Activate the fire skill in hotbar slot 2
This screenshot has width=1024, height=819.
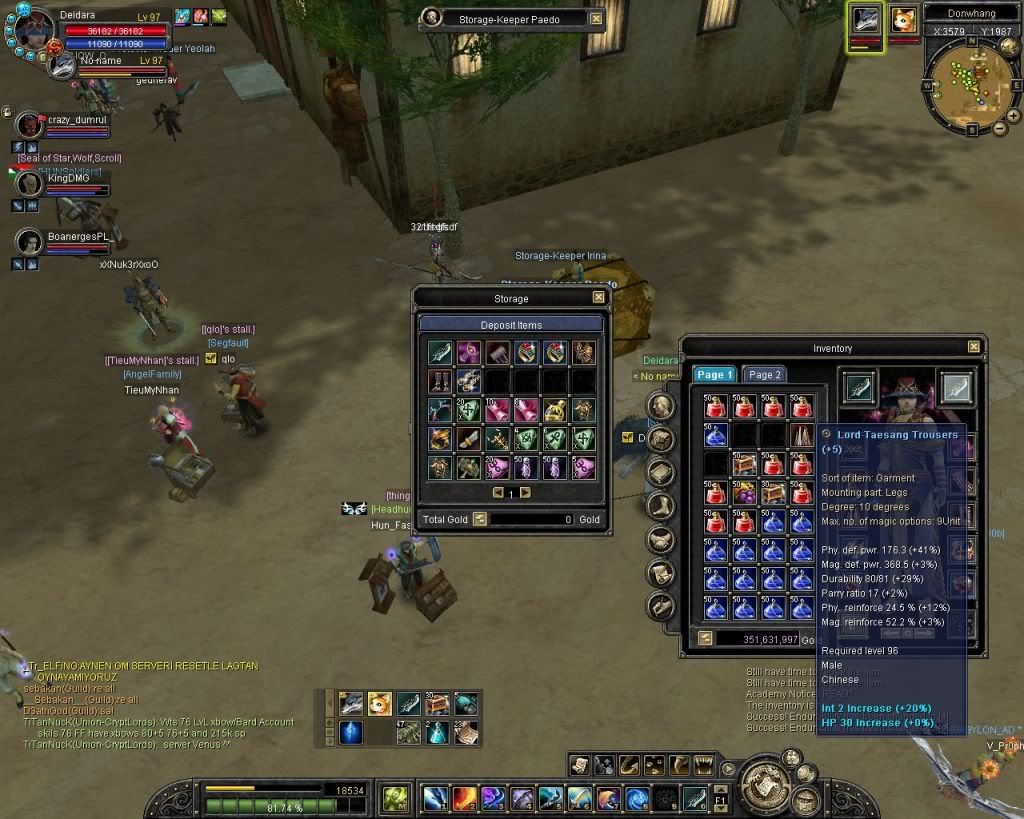click(x=464, y=797)
